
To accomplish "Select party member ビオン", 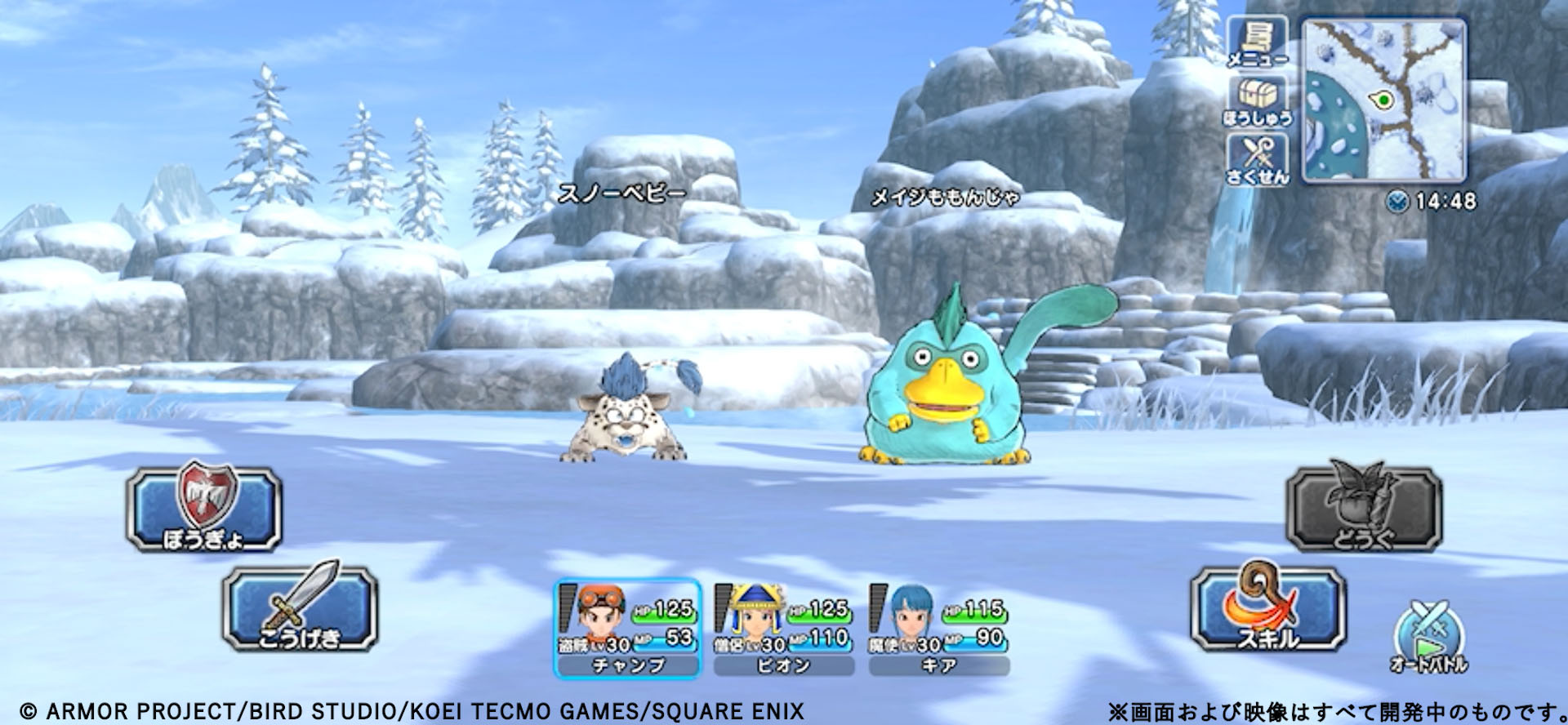I will click(783, 629).
